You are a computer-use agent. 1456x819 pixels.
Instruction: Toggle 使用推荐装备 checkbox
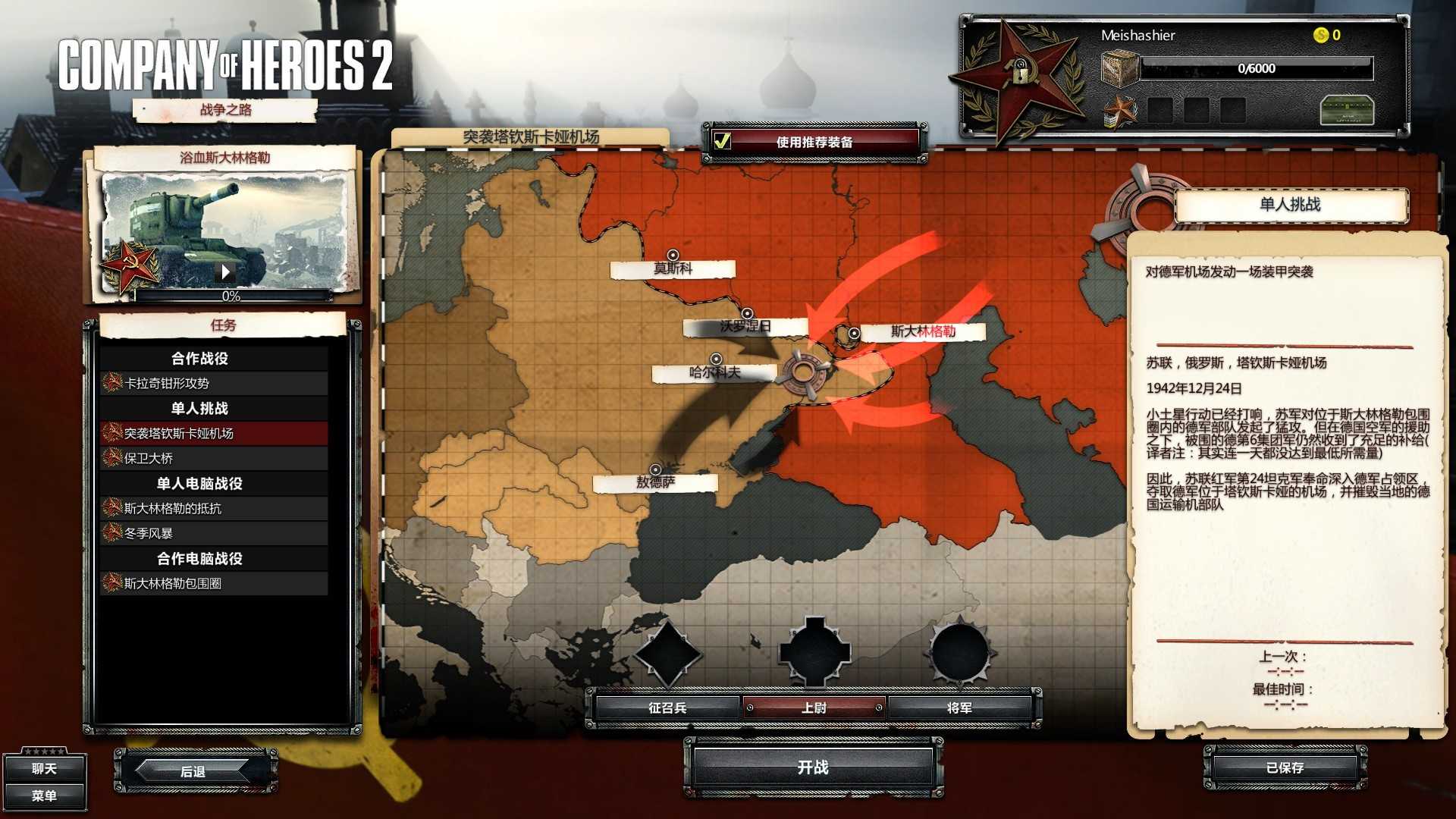(x=722, y=141)
